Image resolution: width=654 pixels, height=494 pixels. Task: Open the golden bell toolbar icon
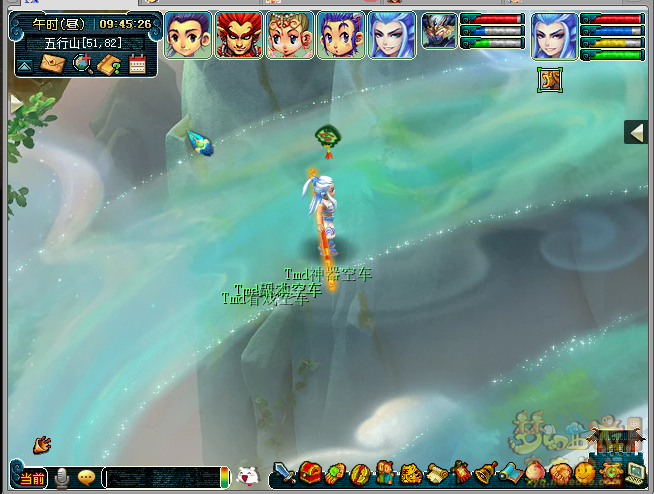pos(486,472)
